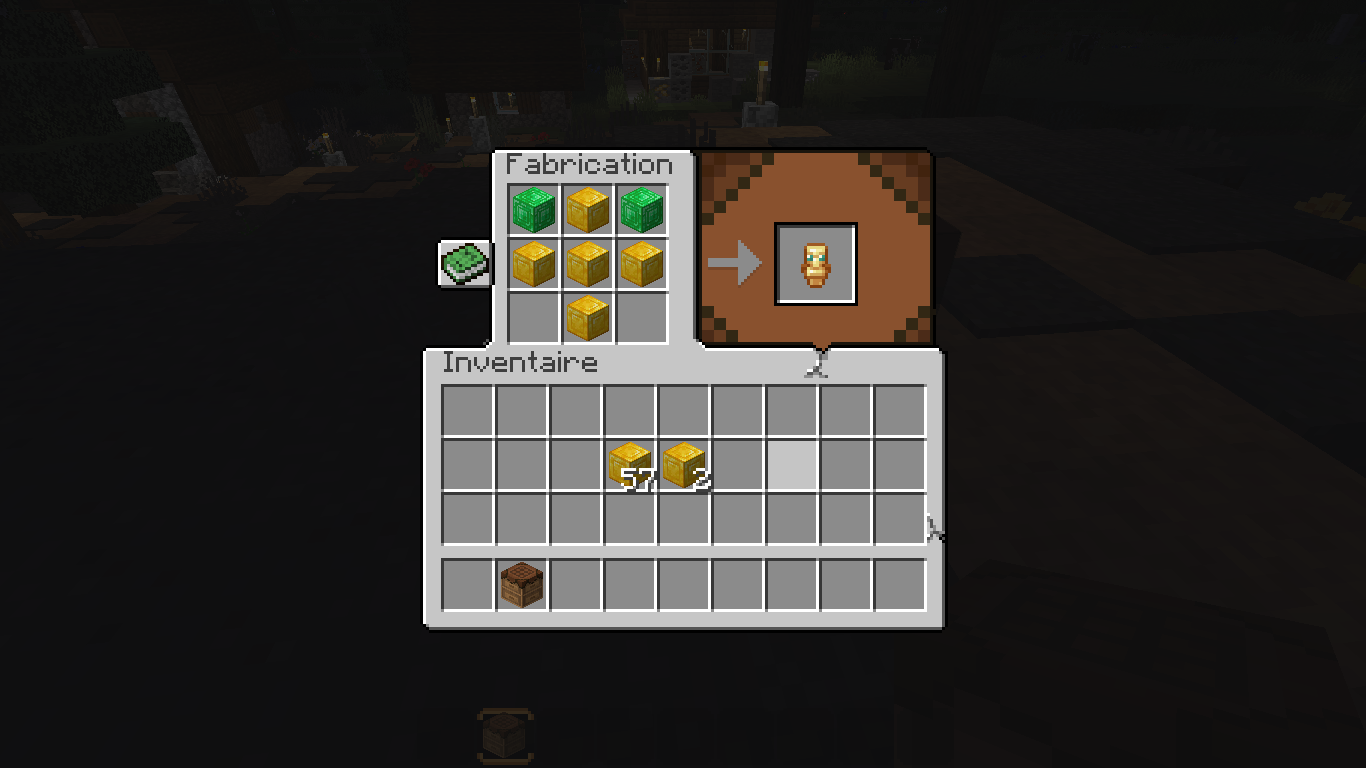
Task: Click the empty bottom-left crafting grid slot
Action: (x=534, y=317)
